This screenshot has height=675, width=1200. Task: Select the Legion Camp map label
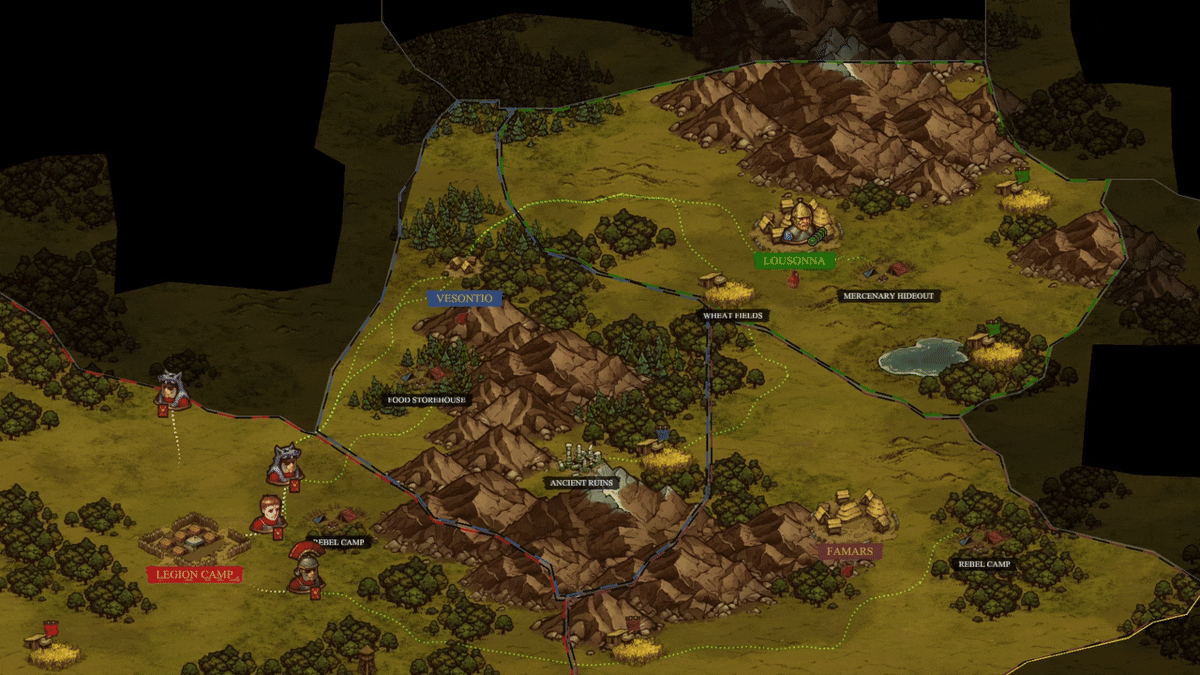[x=194, y=575]
